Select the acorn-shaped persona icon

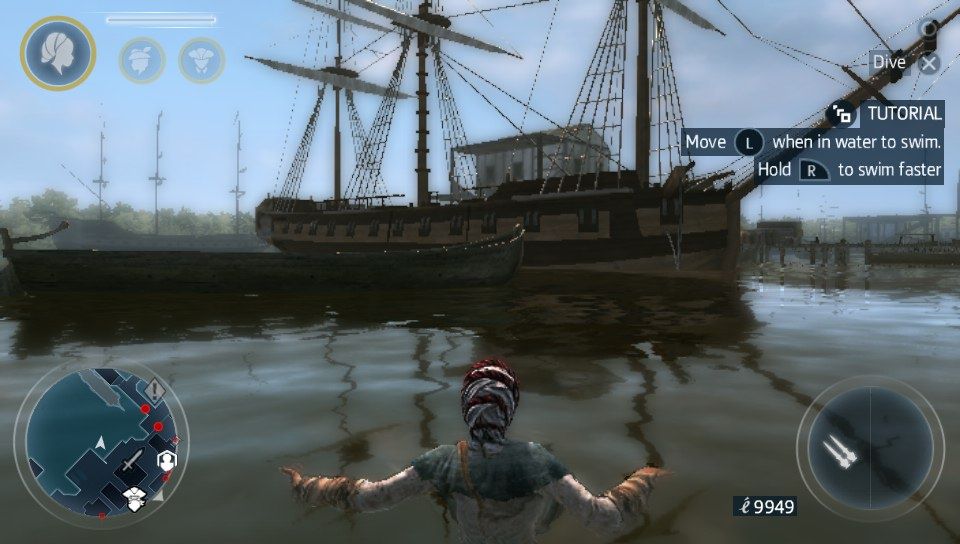142,59
